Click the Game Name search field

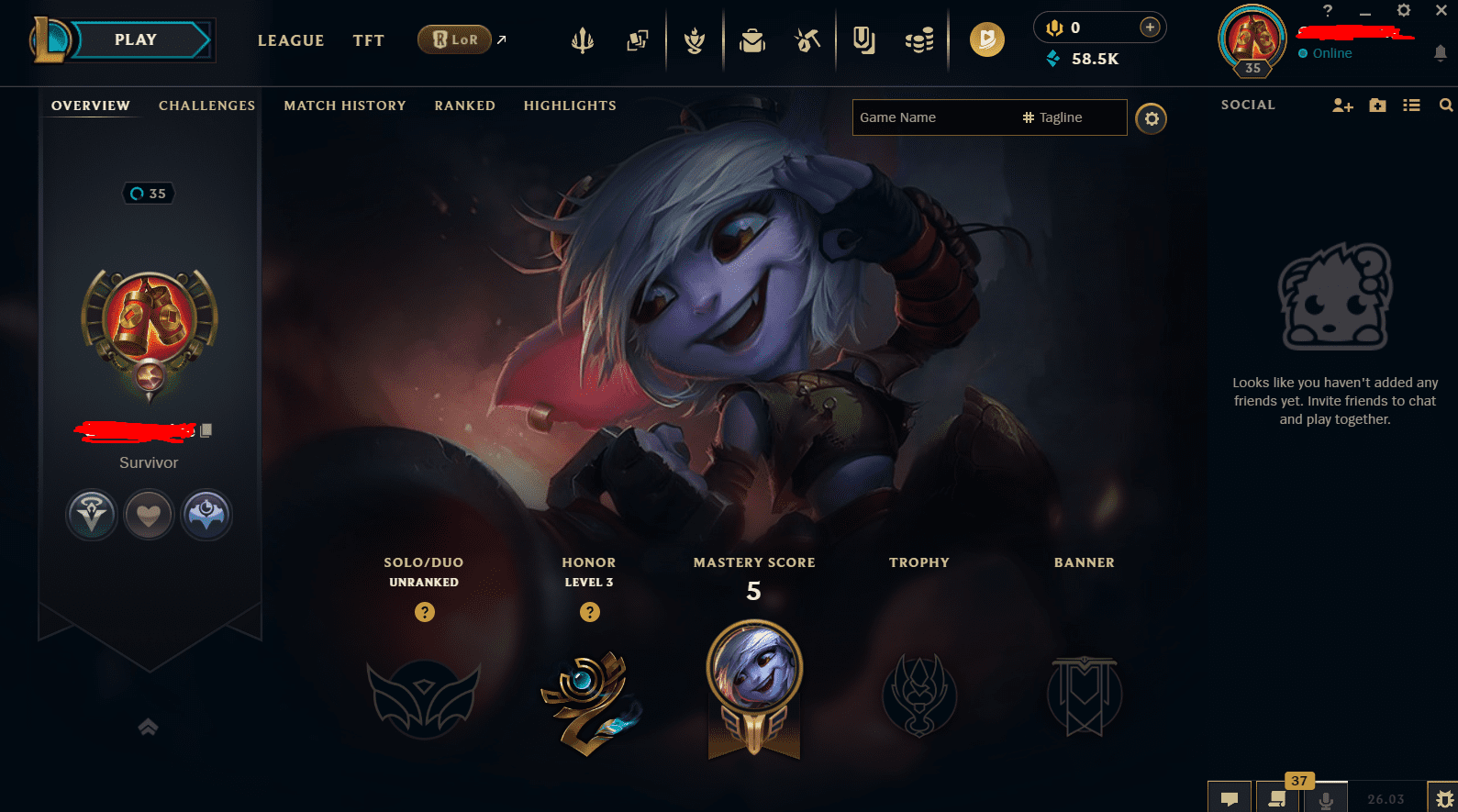pos(927,117)
